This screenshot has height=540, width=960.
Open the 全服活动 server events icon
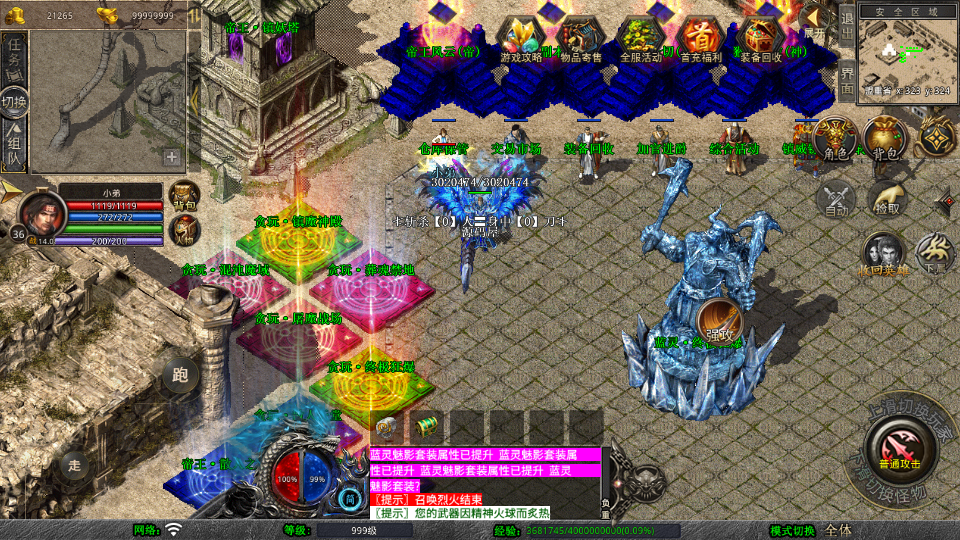pos(641,40)
